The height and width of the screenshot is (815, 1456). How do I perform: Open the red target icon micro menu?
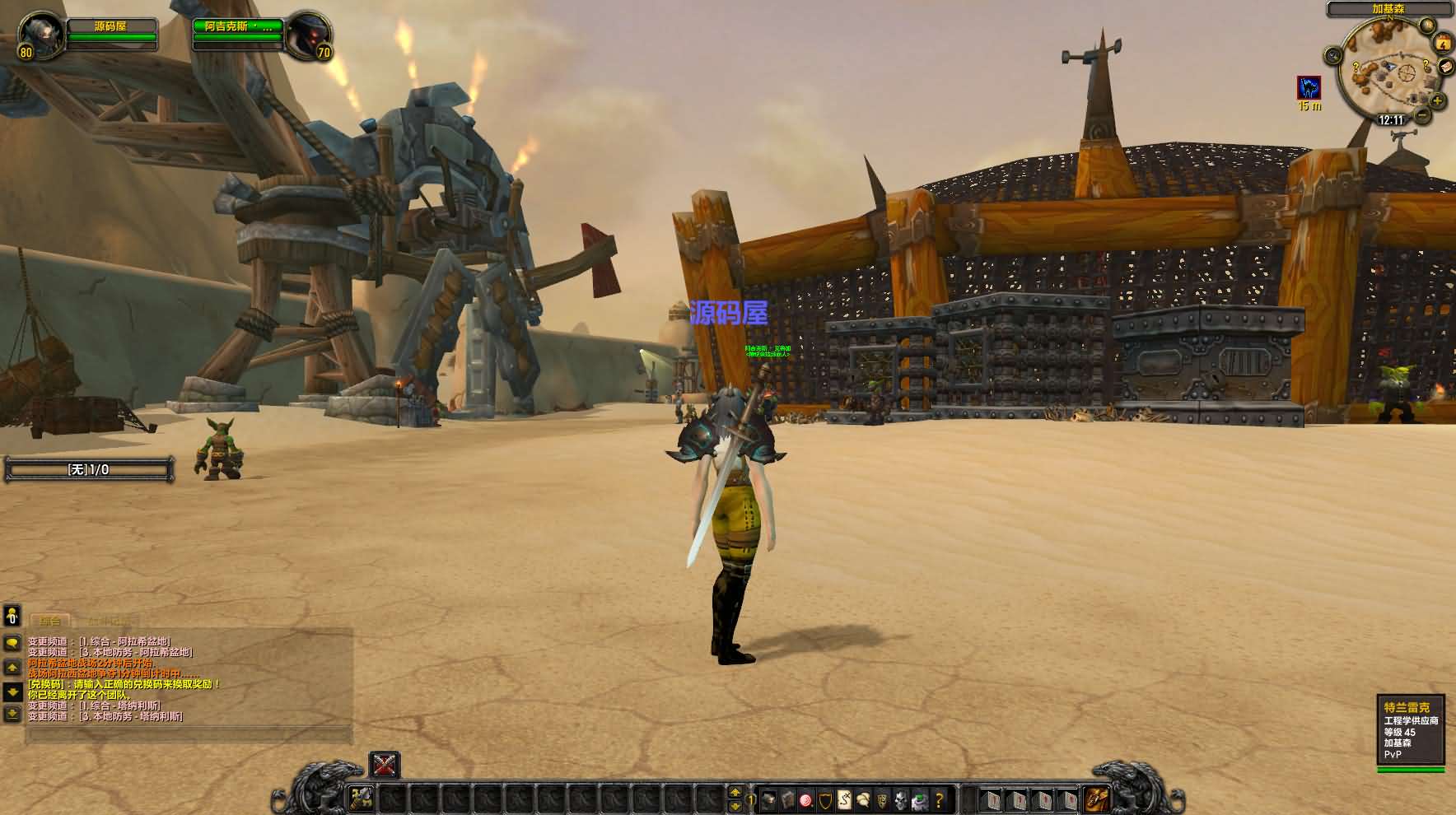click(x=805, y=799)
